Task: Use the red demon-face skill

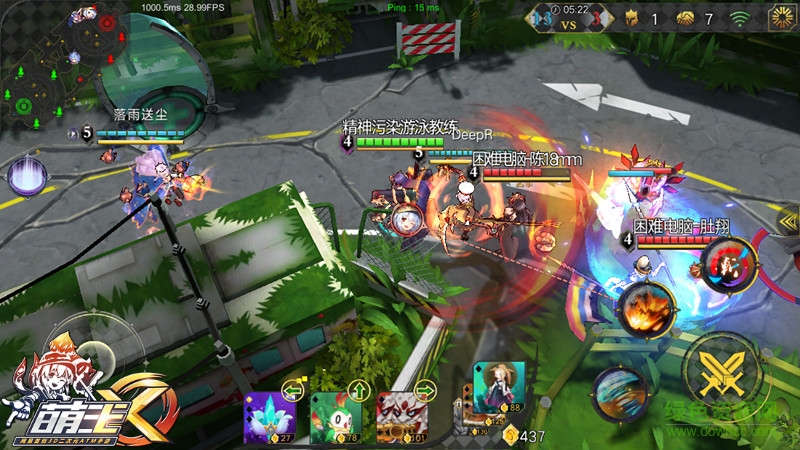Action: pos(728,264)
